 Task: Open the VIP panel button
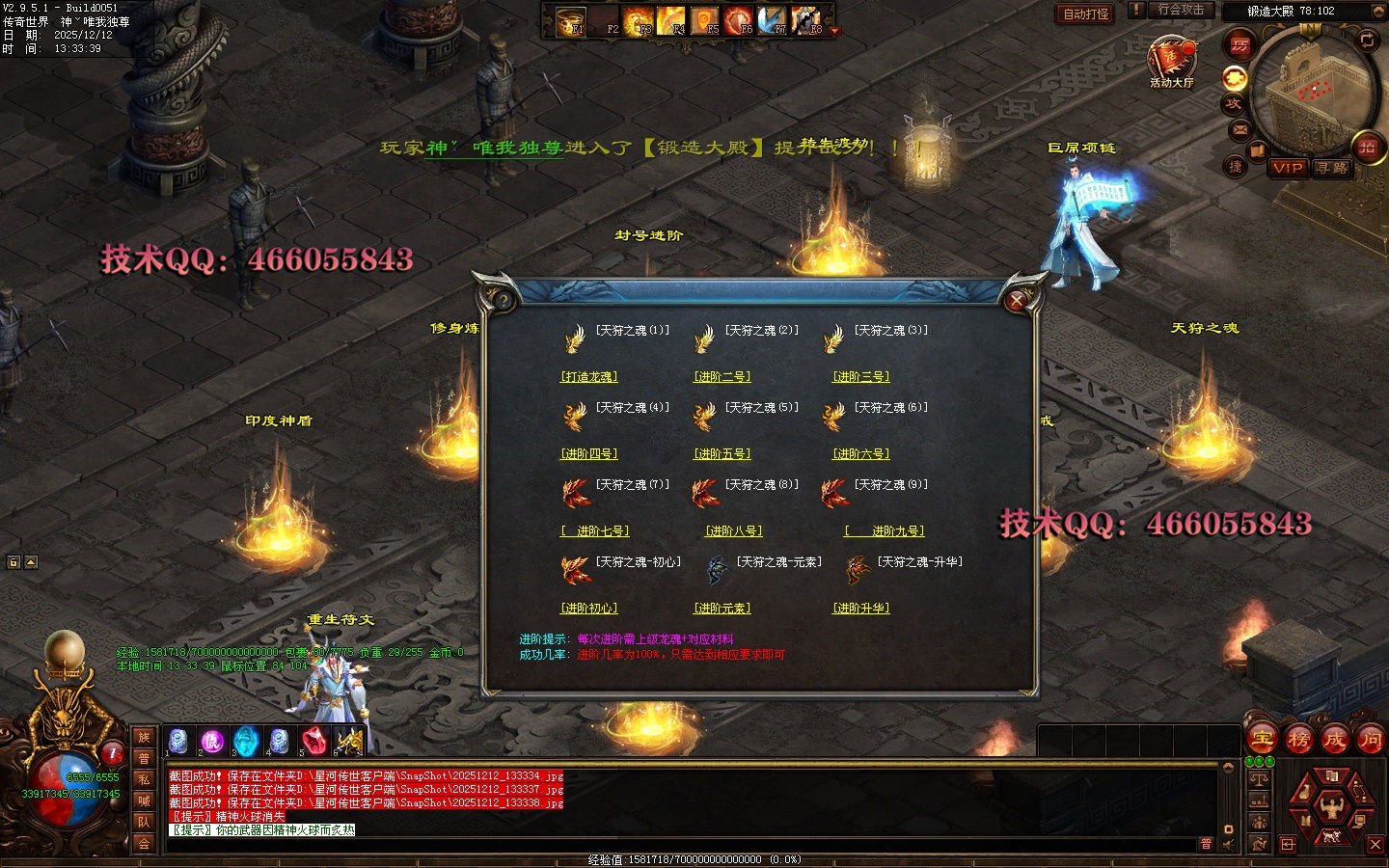1288,168
